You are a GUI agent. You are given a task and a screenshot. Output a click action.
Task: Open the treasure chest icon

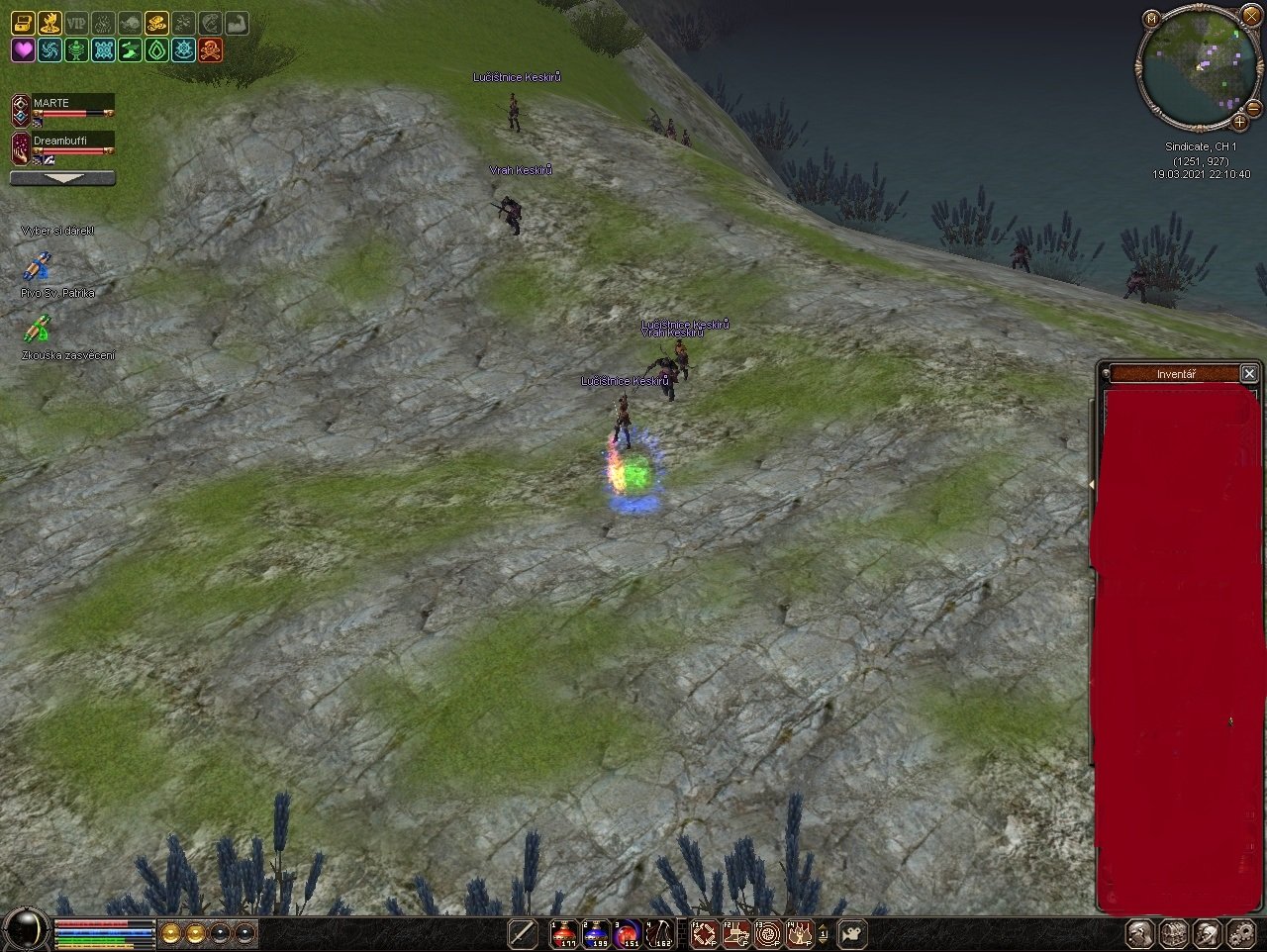point(23,24)
